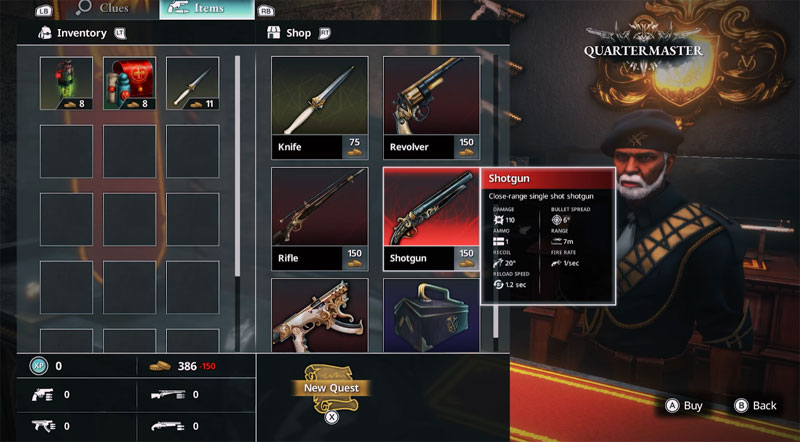Select the Shop panel header
This screenshot has width=800, height=442.
298,33
